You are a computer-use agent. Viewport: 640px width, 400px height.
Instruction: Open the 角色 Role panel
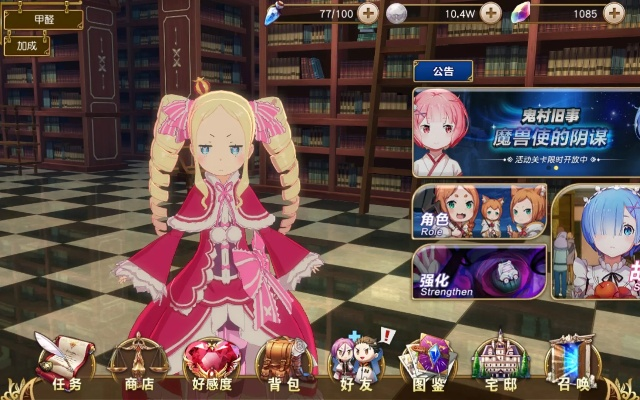(x=478, y=211)
